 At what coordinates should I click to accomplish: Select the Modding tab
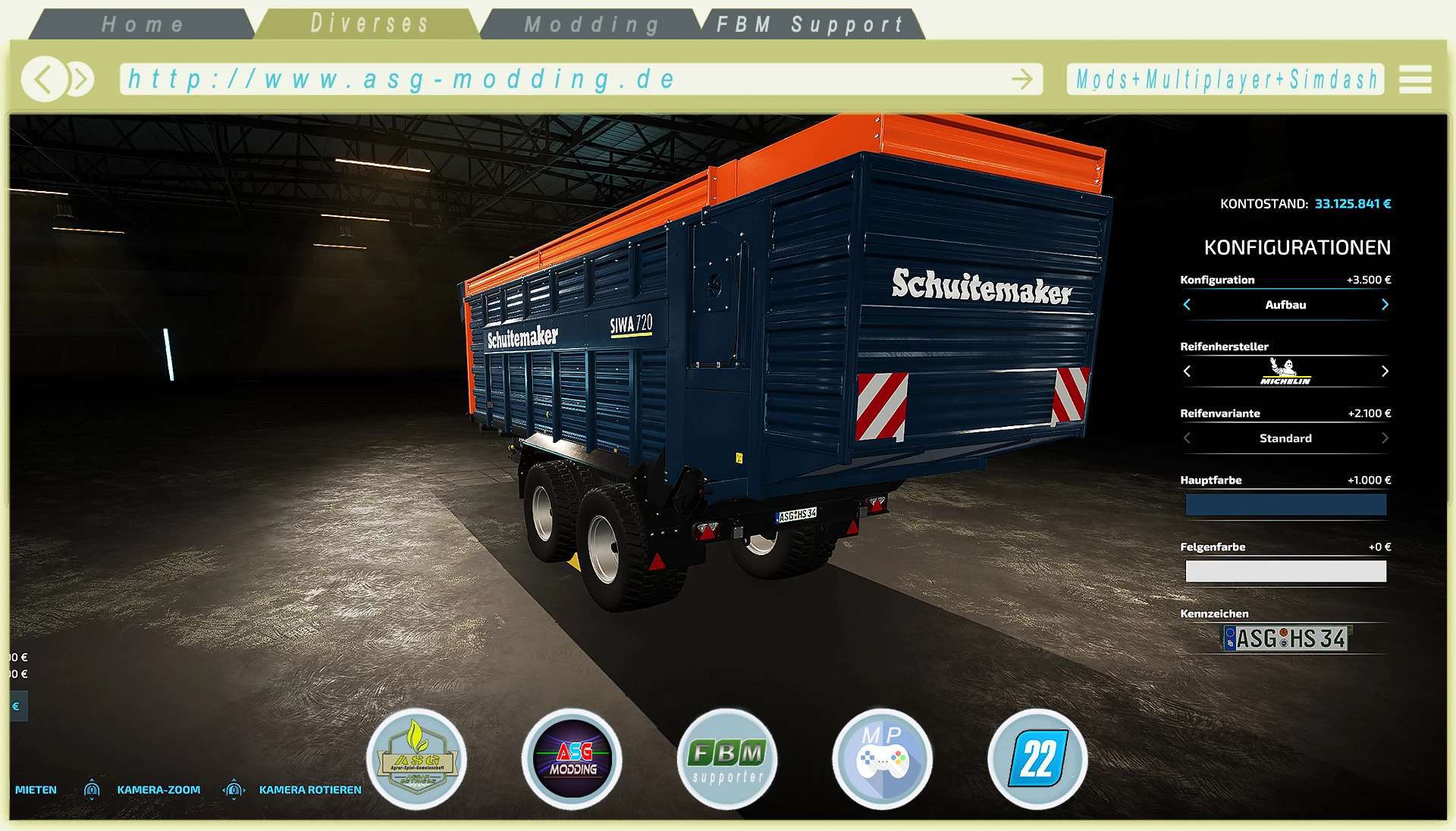click(x=591, y=24)
